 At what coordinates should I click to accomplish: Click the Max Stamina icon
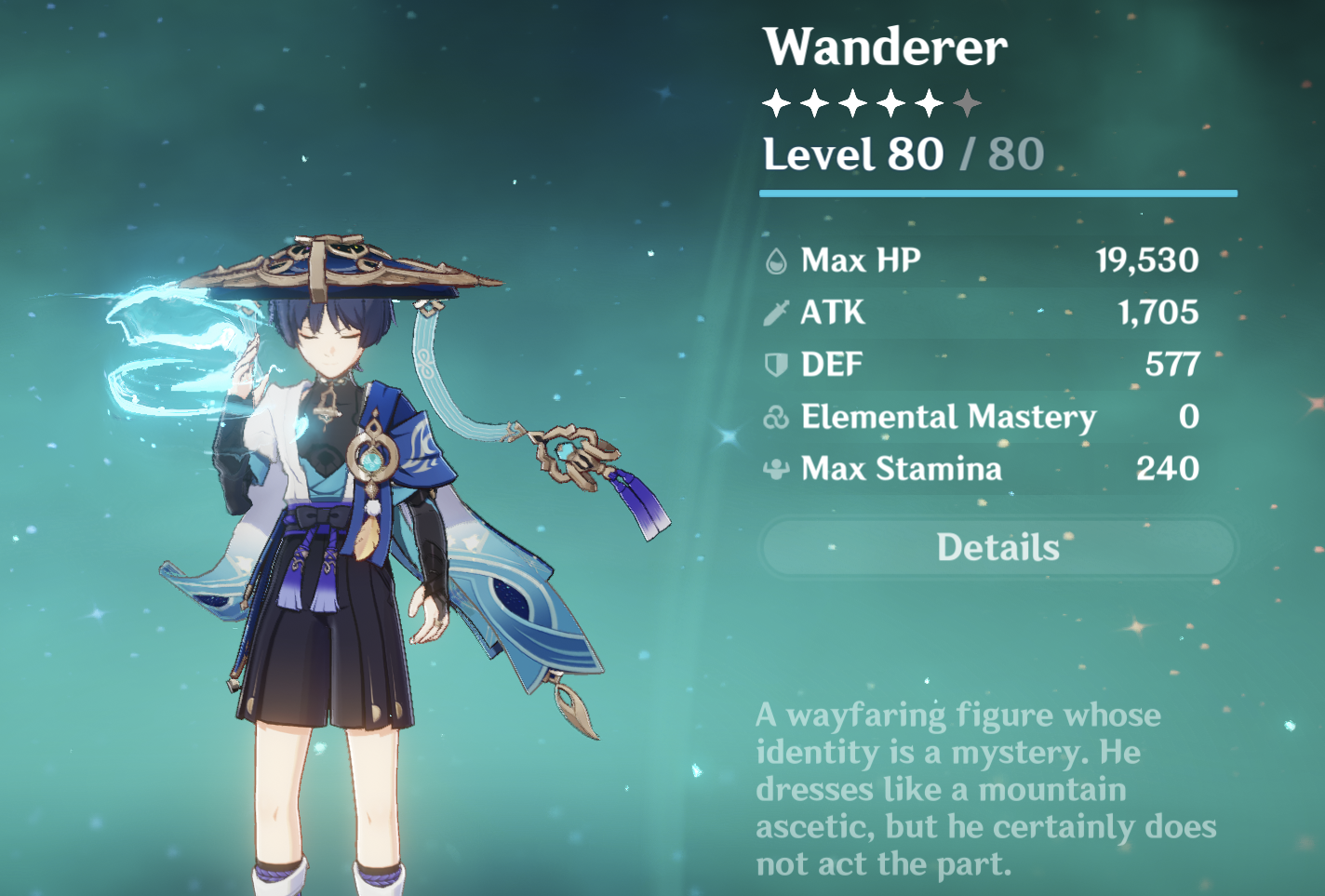[x=776, y=469]
